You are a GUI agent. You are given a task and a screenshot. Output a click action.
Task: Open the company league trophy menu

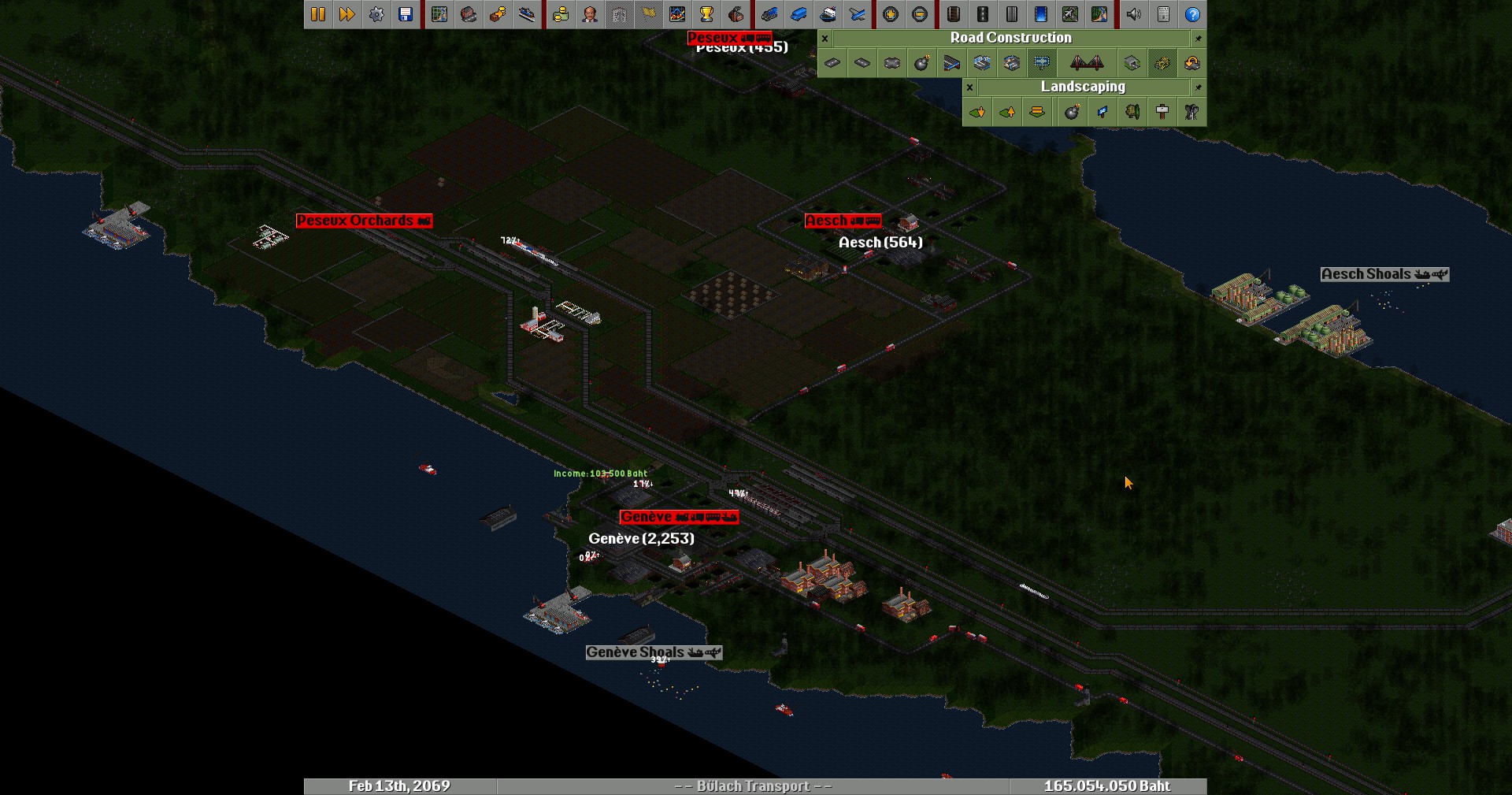[706, 14]
